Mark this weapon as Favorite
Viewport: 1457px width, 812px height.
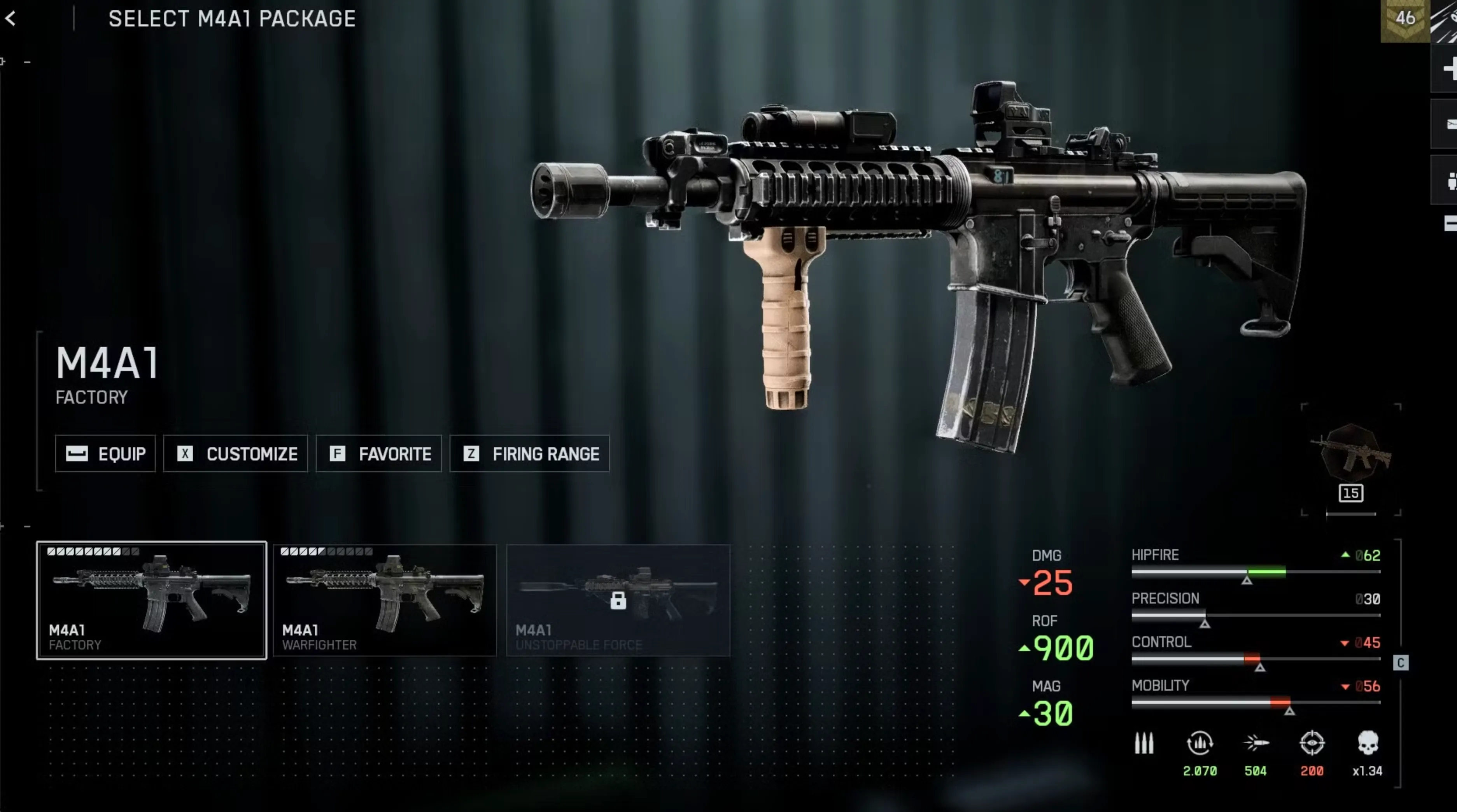point(378,453)
